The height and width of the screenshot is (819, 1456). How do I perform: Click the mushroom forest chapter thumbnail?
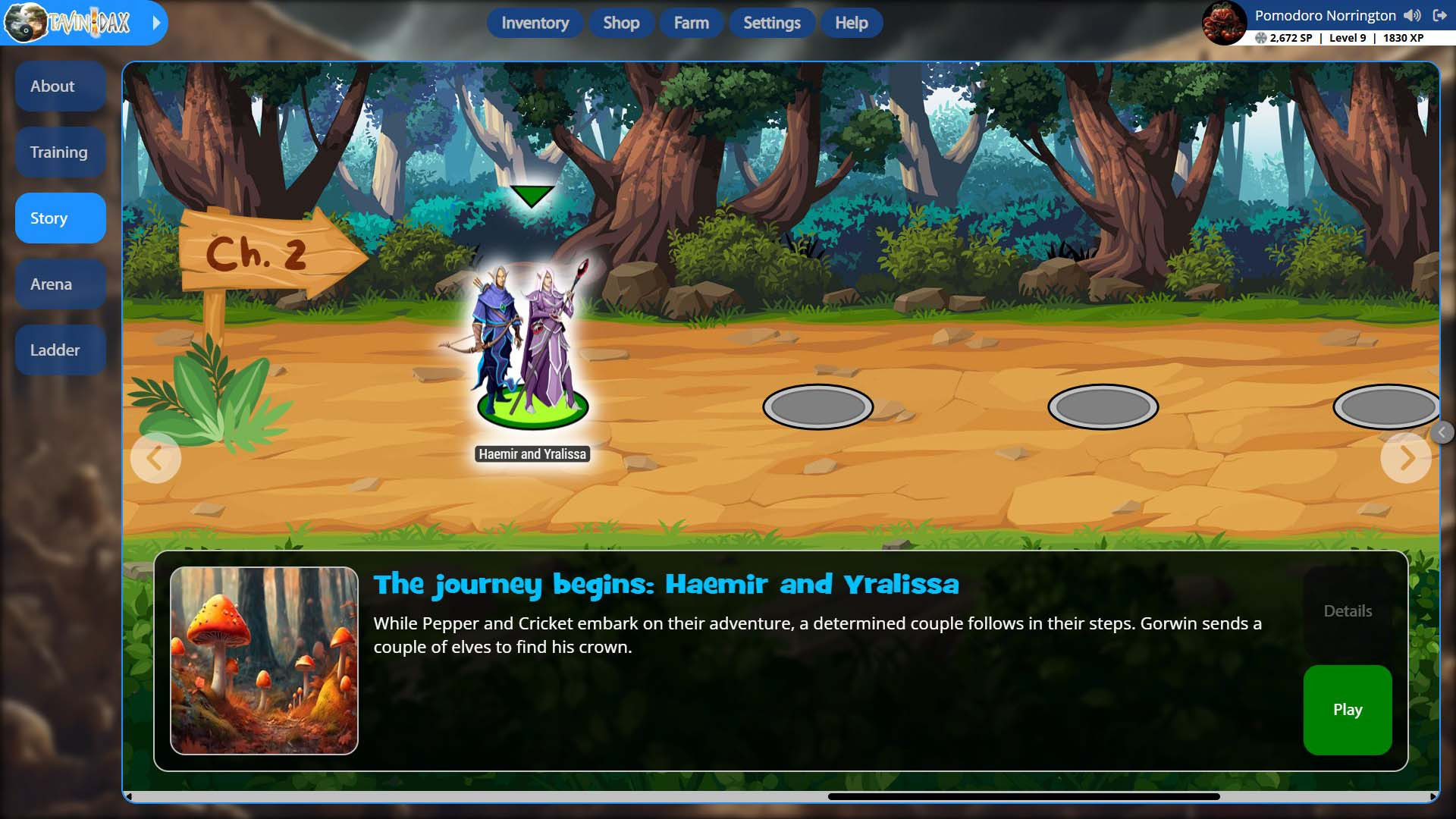point(264,661)
